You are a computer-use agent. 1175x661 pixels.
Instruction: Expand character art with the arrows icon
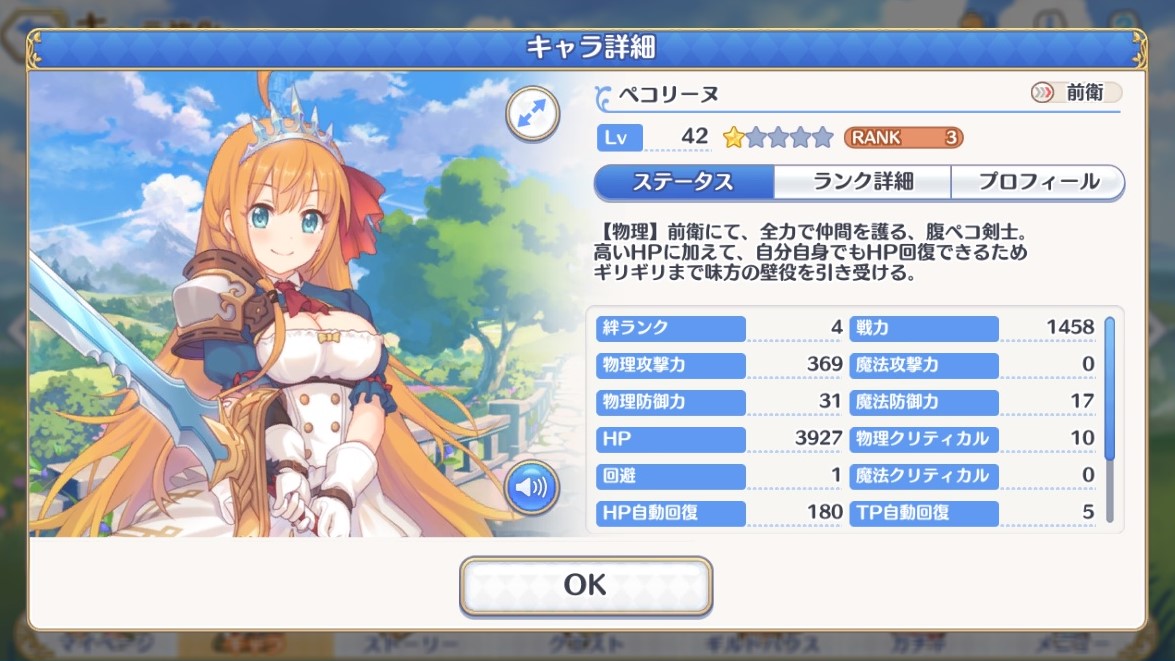pyautogui.click(x=532, y=113)
